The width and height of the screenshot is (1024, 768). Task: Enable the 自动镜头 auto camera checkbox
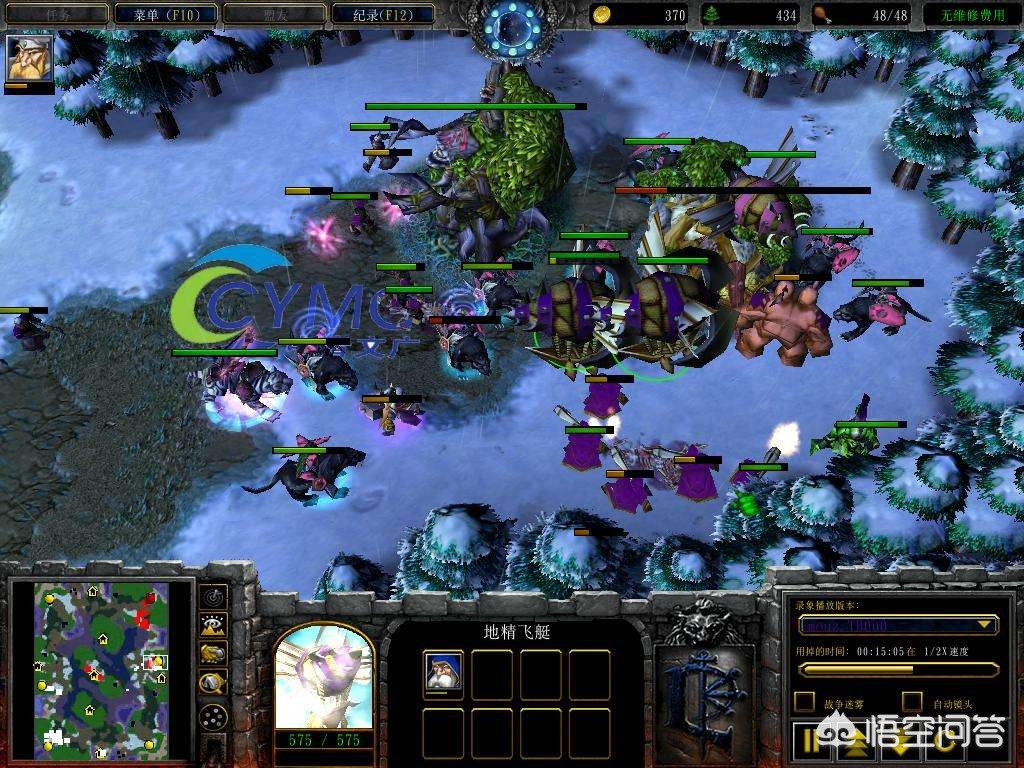[x=912, y=702]
